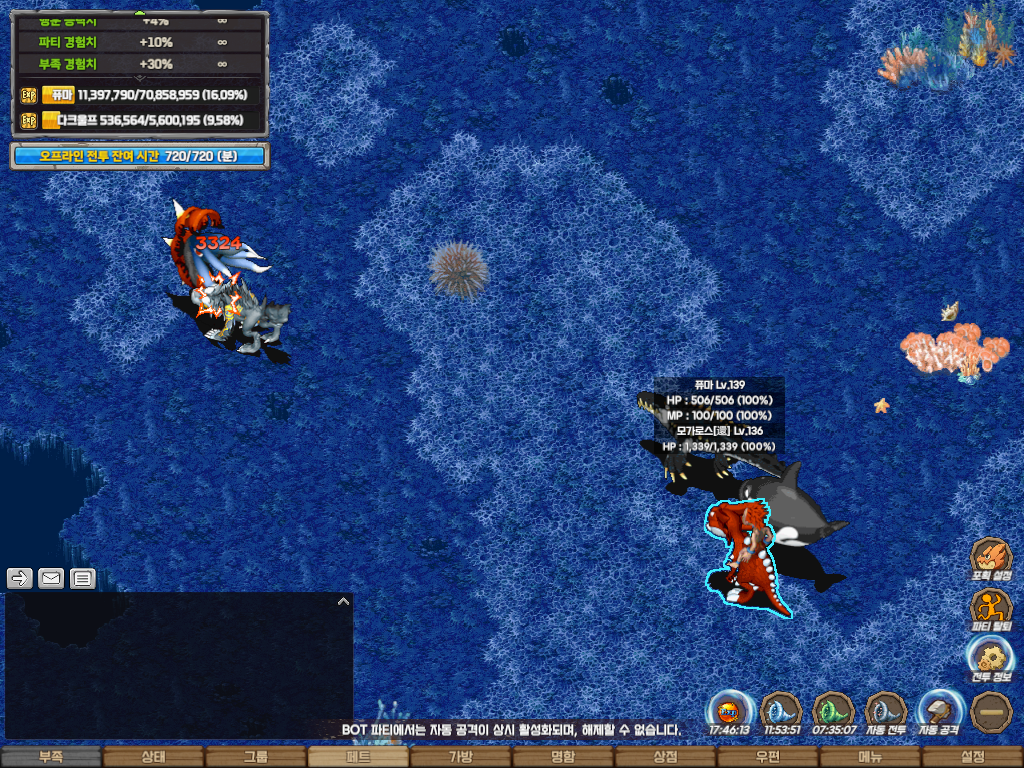This screenshot has height=768, width=1024.
Task: Collapse the icon bar with minus button
Action: coord(991,711)
